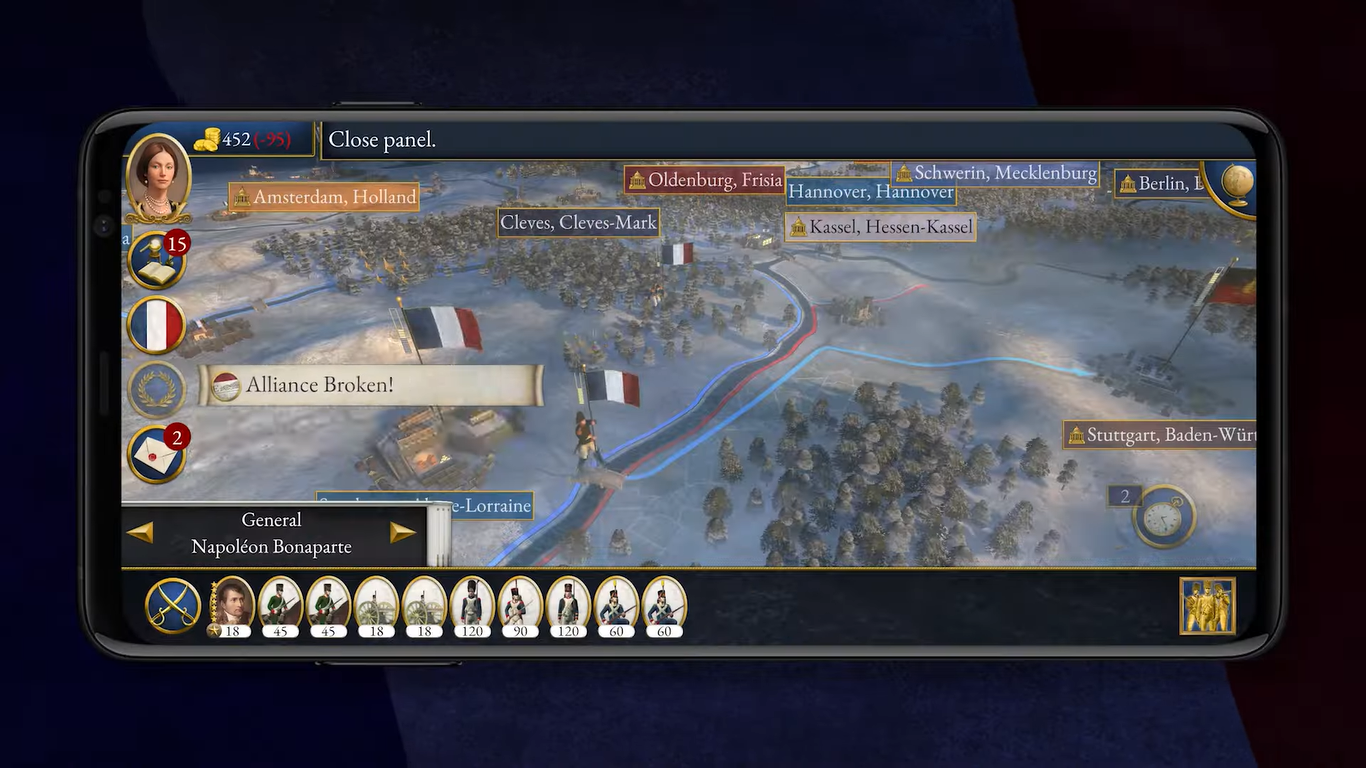Click the Alliance Broken! notification banner
The height and width of the screenshot is (768, 1366).
pos(370,385)
